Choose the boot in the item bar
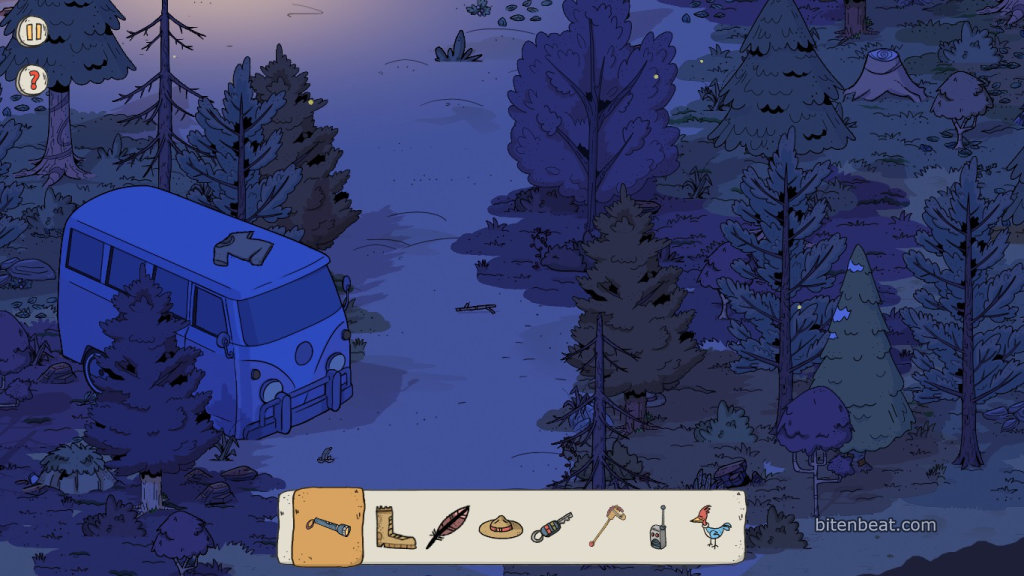Viewport: 1024px width, 576px height. tap(394, 527)
